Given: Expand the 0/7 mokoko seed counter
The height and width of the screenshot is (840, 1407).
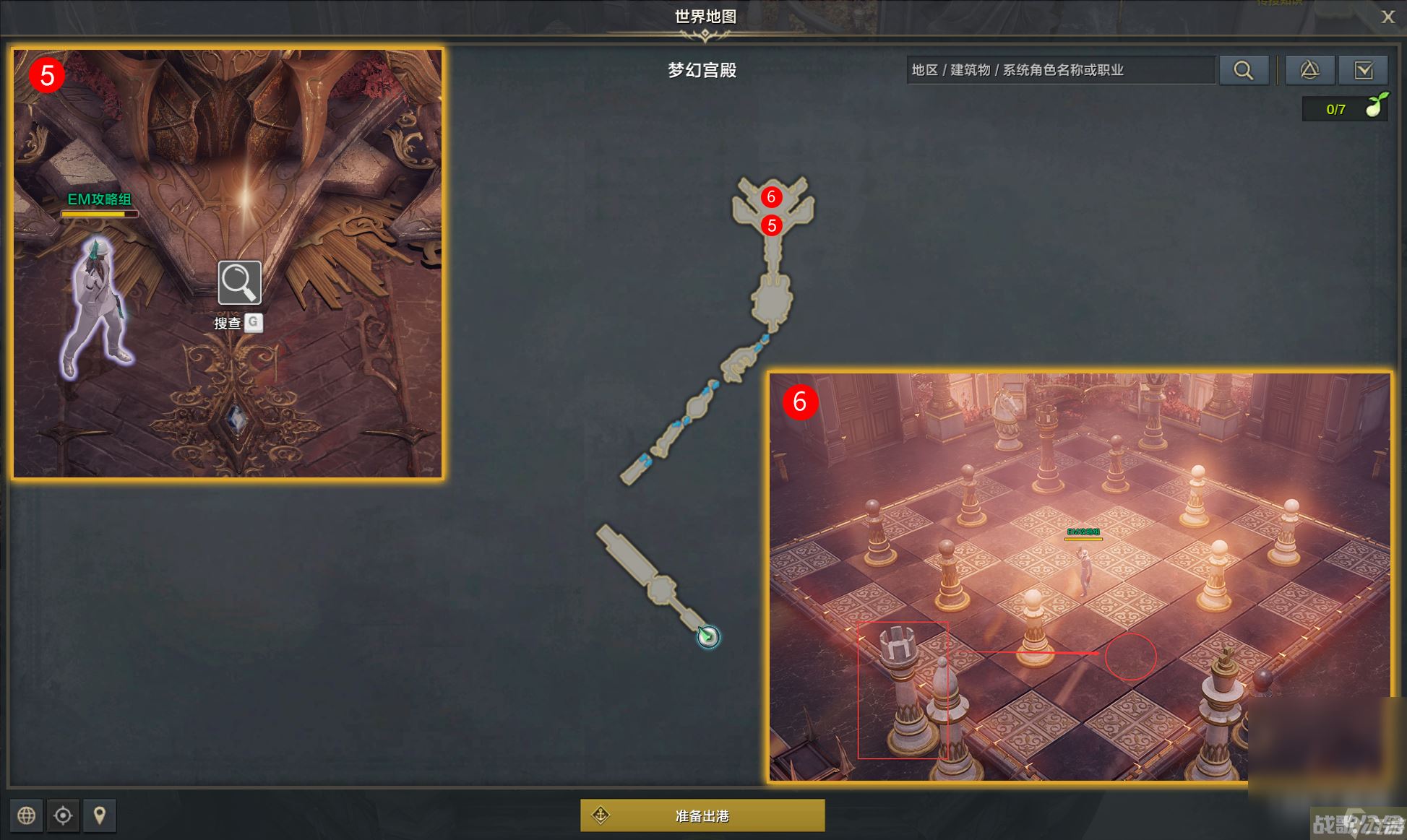Looking at the screenshot, I should click(x=1342, y=109).
